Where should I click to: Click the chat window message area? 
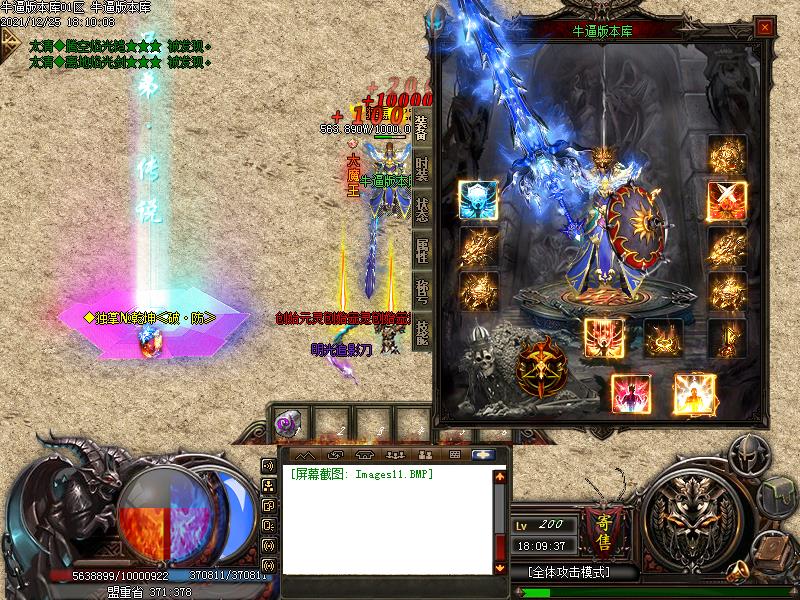pos(385,520)
